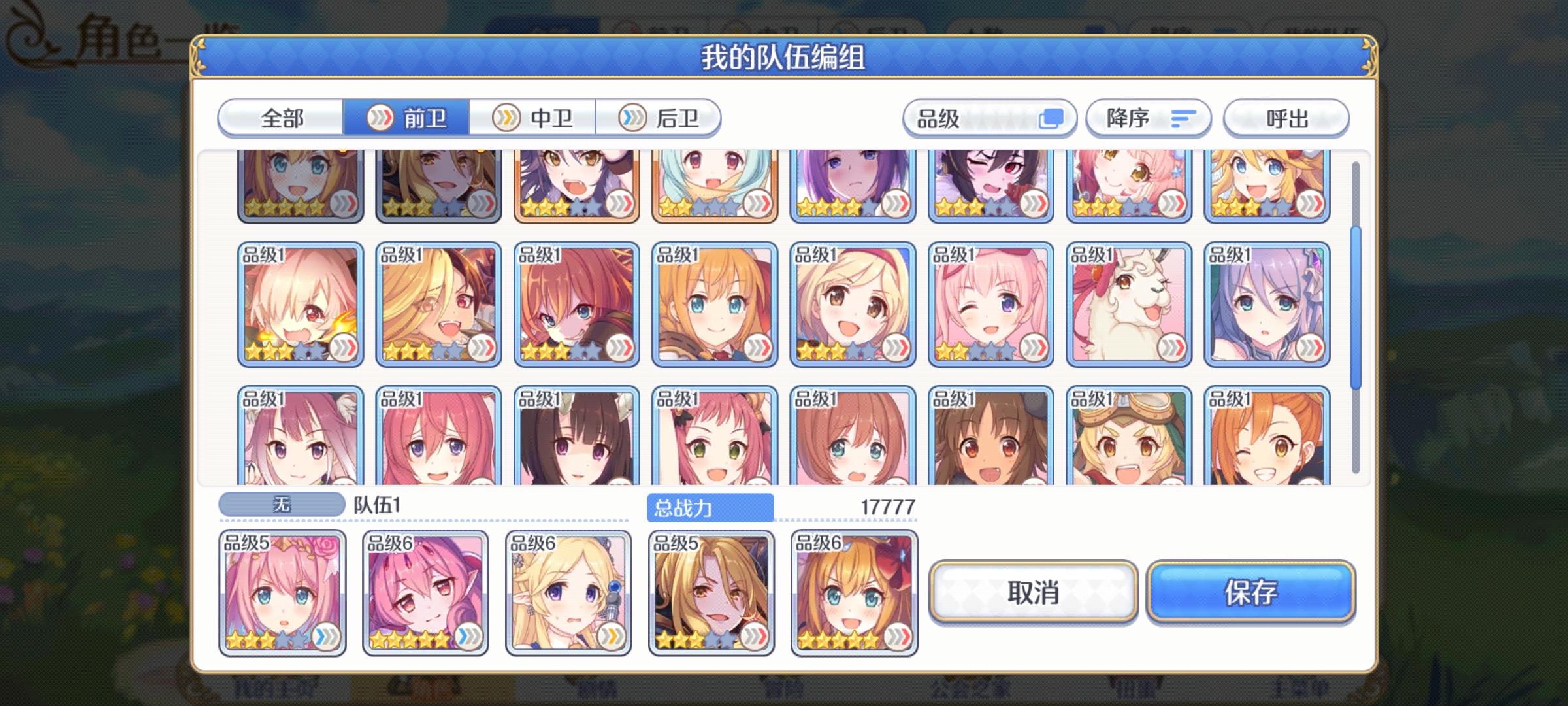The width and height of the screenshot is (1568, 706).
Task: Change sort order via the 降序 dropdown
Action: (x=1140, y=118)
